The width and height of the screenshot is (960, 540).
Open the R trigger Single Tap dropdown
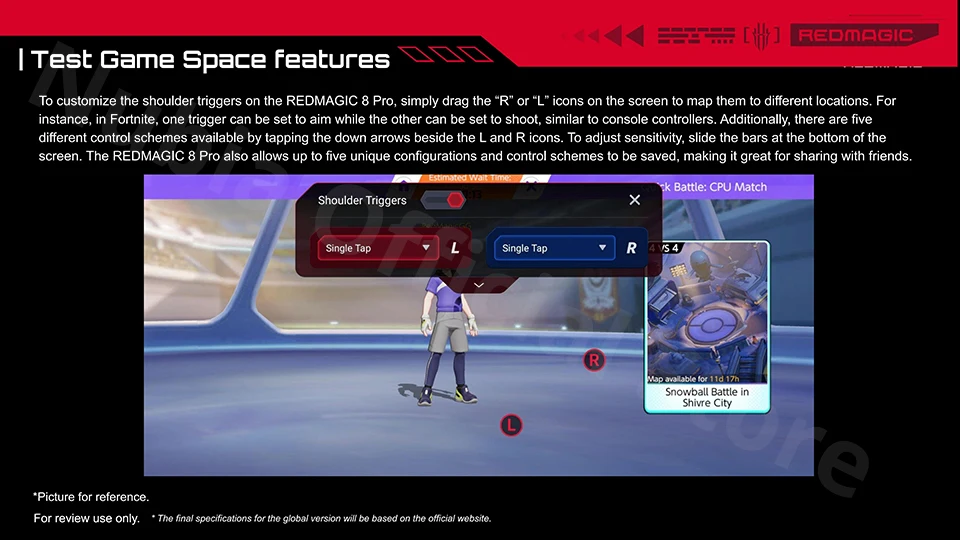(554, 248)
